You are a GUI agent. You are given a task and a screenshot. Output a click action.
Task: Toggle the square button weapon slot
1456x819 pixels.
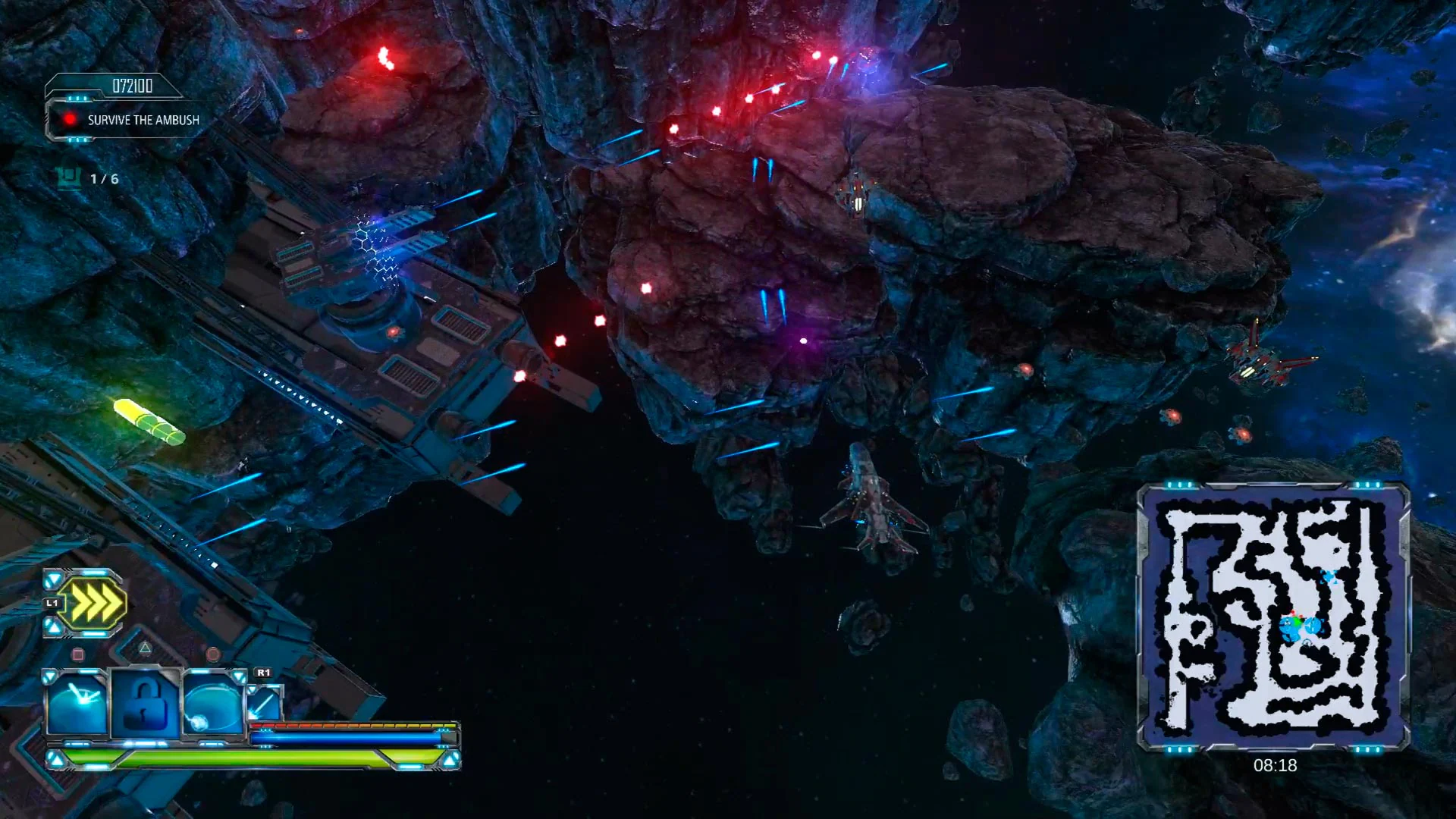point(78,653)
